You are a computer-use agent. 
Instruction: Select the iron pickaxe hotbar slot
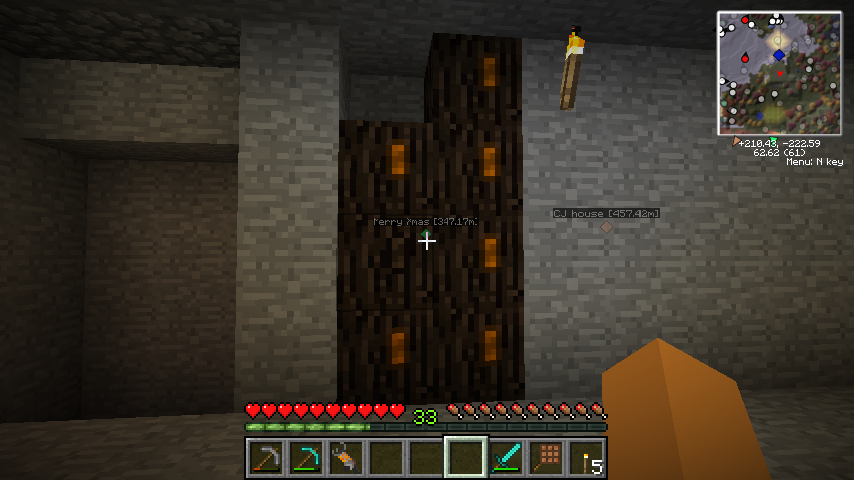pyautogui.click(x=265, y=458)
